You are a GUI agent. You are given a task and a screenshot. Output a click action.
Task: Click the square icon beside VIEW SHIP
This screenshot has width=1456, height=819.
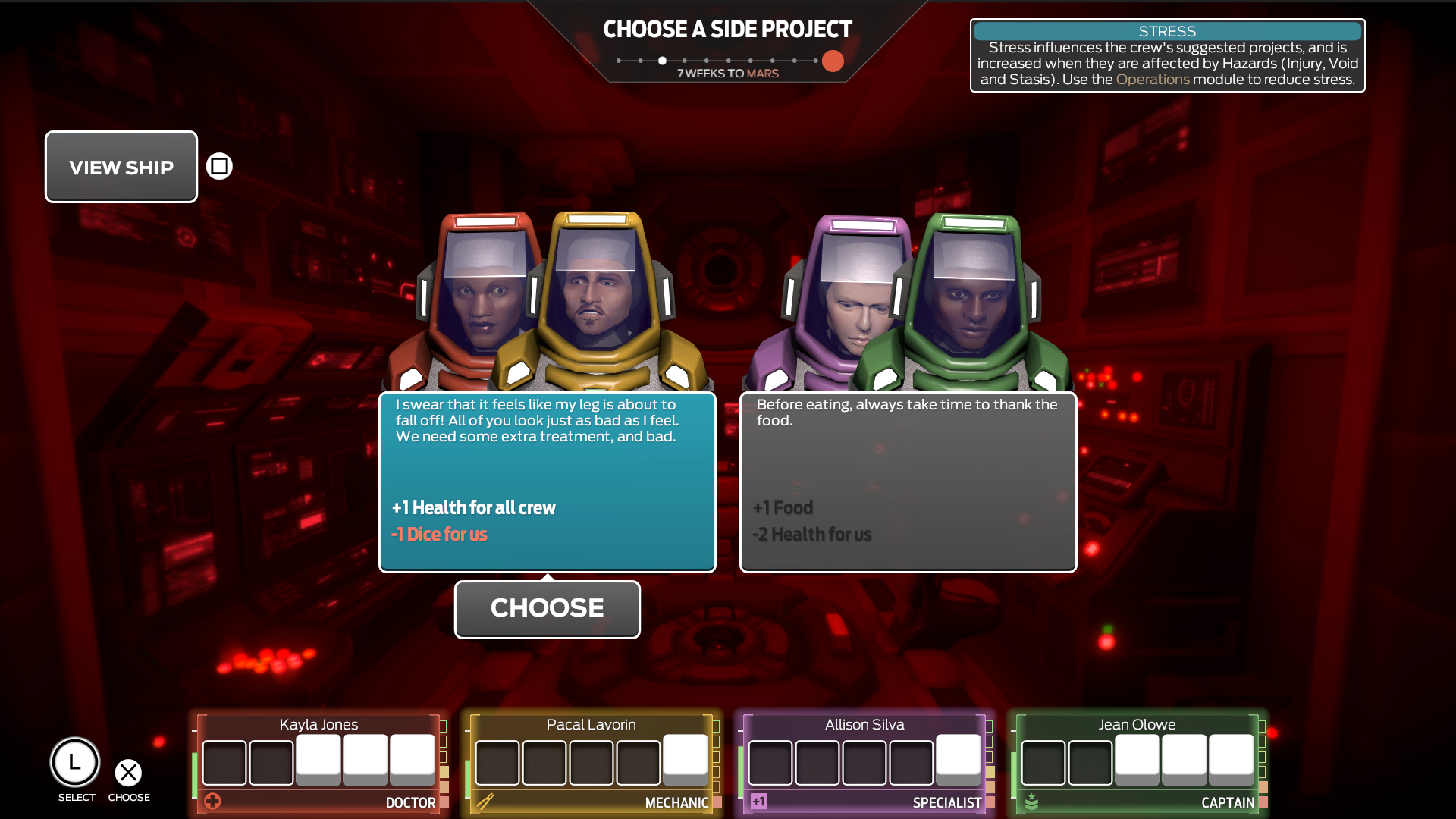[x=218, y=165]
